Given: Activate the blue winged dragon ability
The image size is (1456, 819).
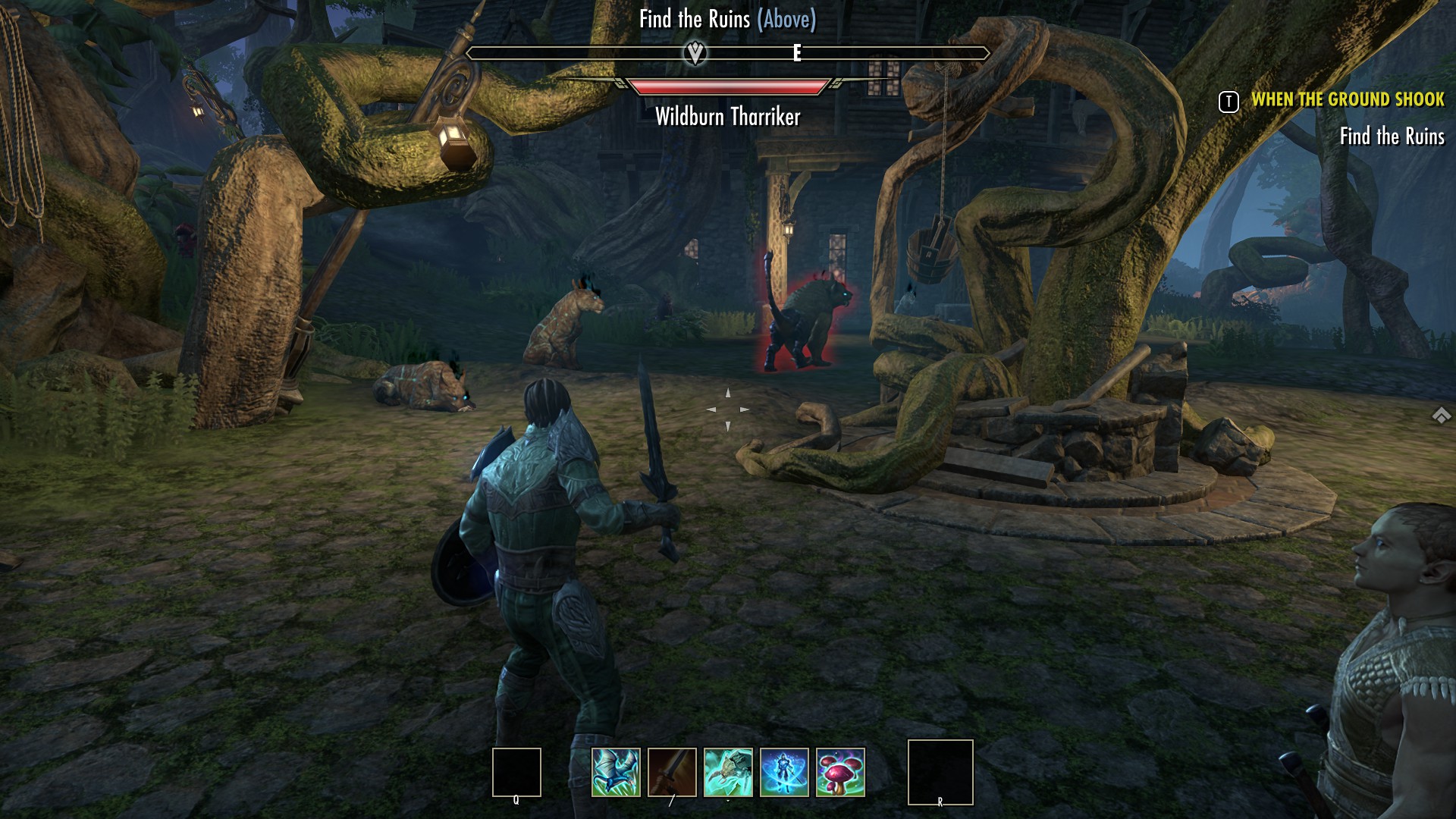Looking at the screenshot, I should 616,772.
